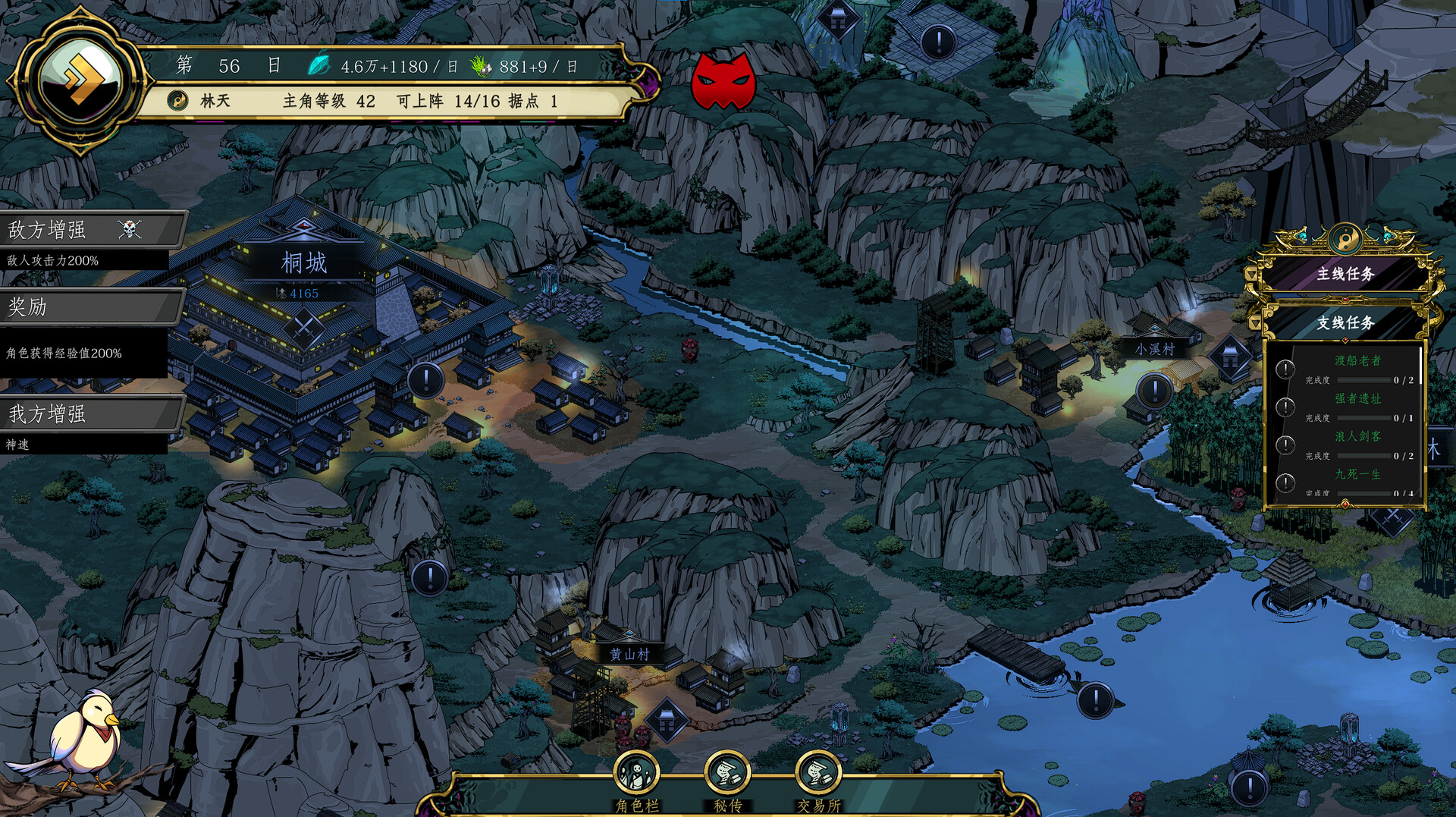Image resolution: width=1456 pixels, height=817 pixels.
Task: Select the 浪人剑客 side quest
Action: 1357,437
